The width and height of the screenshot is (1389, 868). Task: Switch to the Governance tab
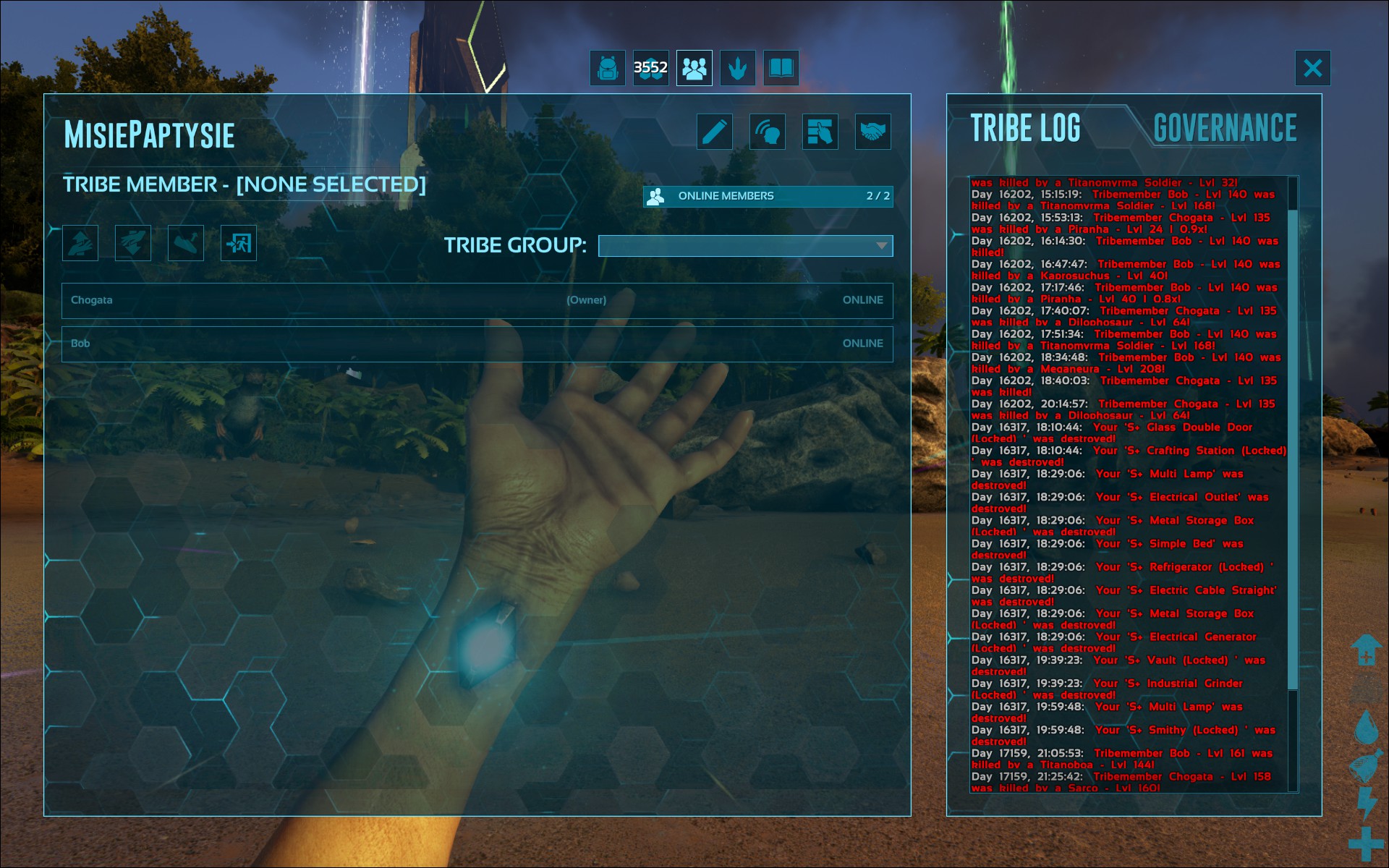pyautogui.click(x=1225, y=128)
